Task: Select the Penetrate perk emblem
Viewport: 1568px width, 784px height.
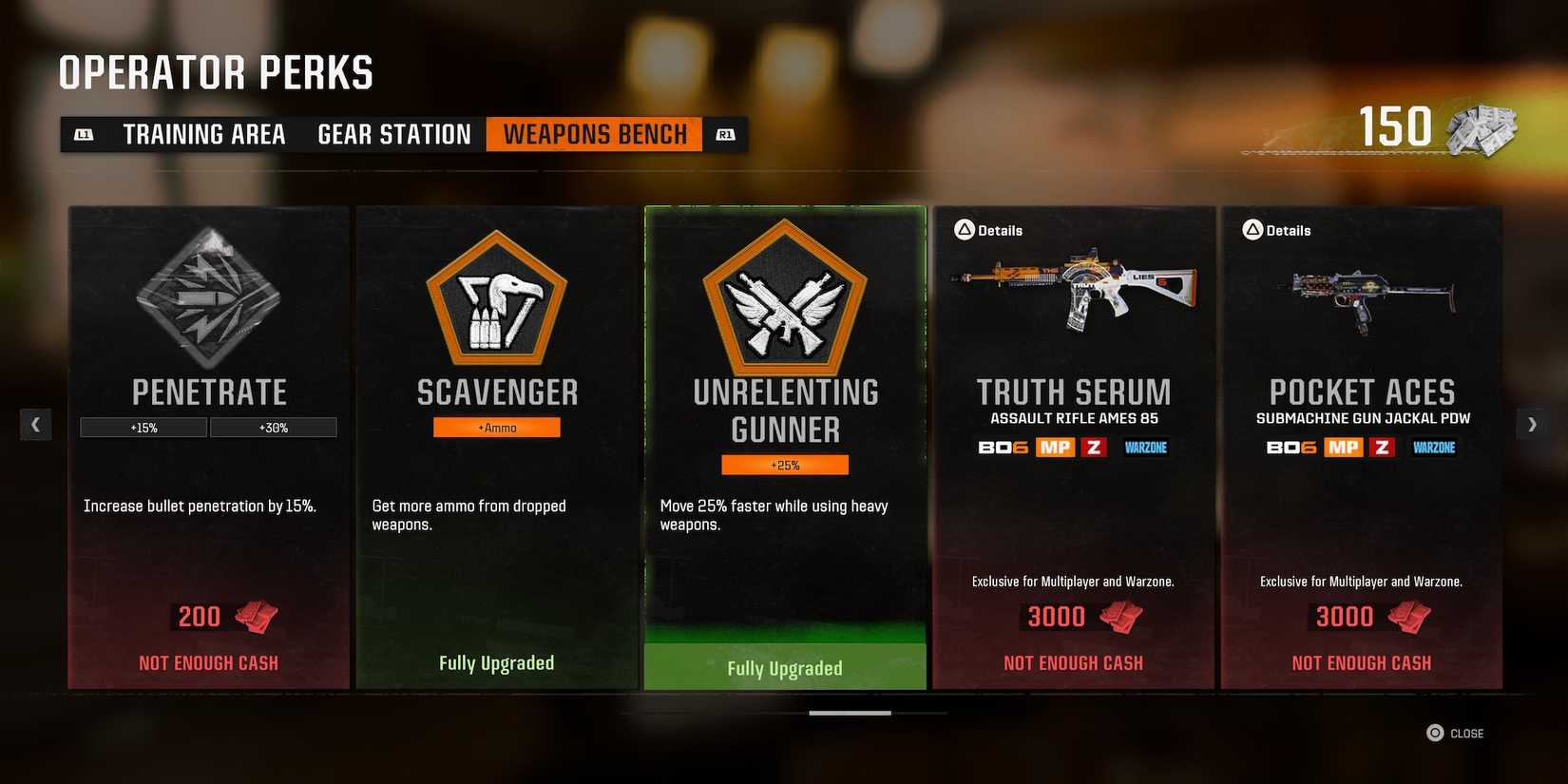Action: [x=208, y=299]
